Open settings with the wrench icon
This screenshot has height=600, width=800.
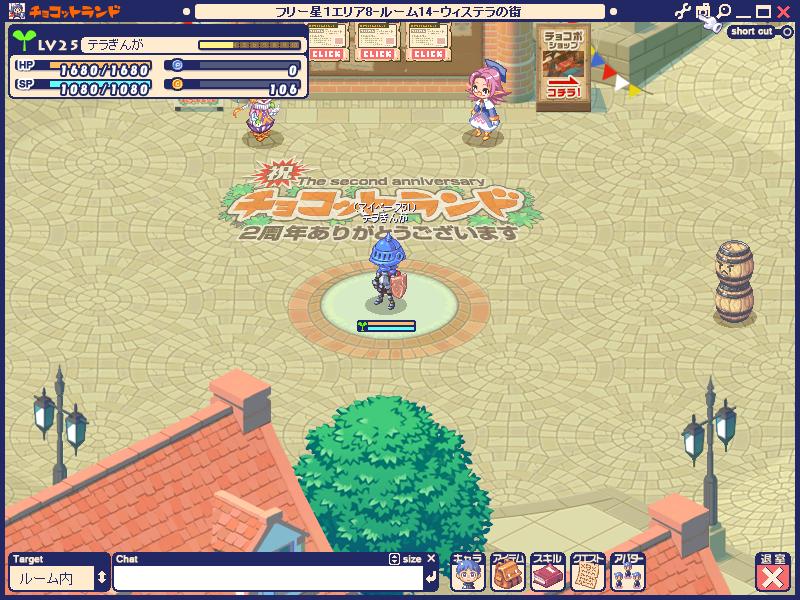coord(683,12)
